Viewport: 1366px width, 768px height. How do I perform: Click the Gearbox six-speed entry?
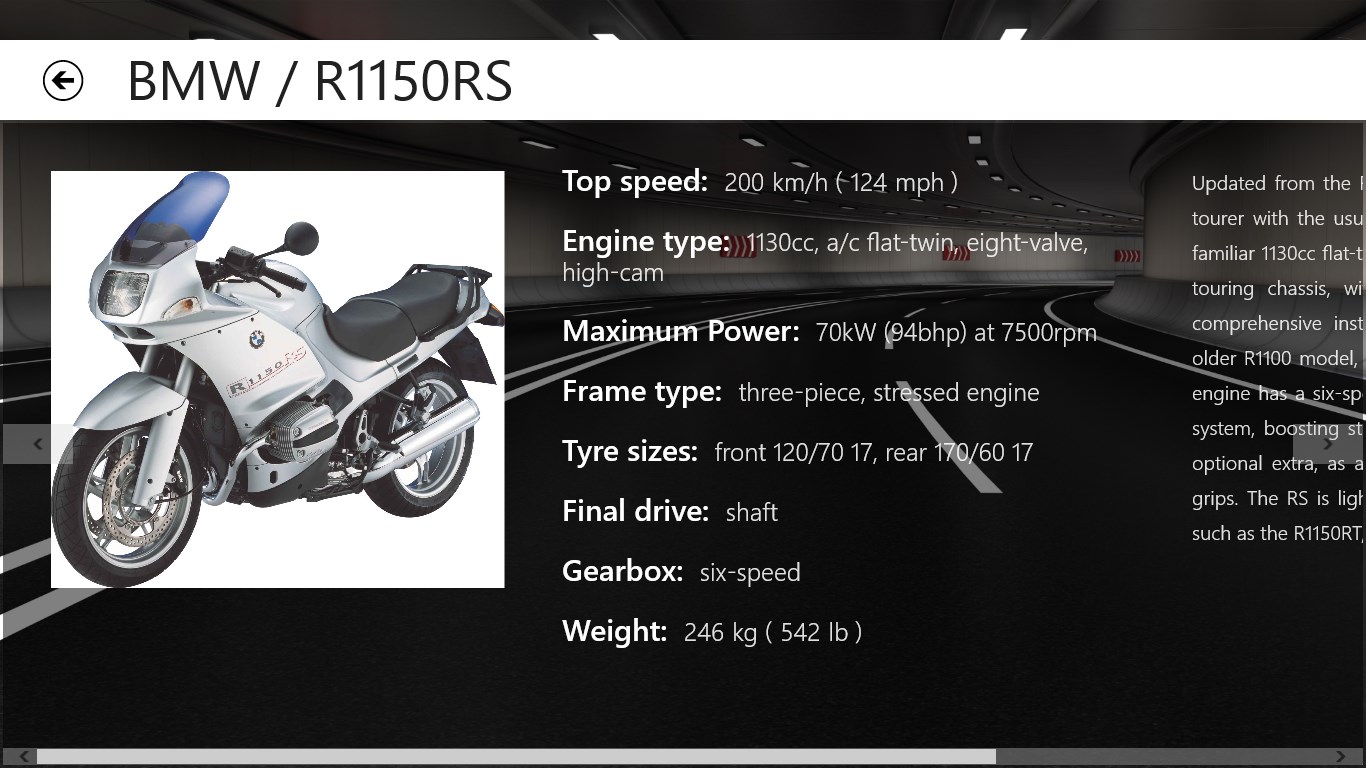[681, 571]
